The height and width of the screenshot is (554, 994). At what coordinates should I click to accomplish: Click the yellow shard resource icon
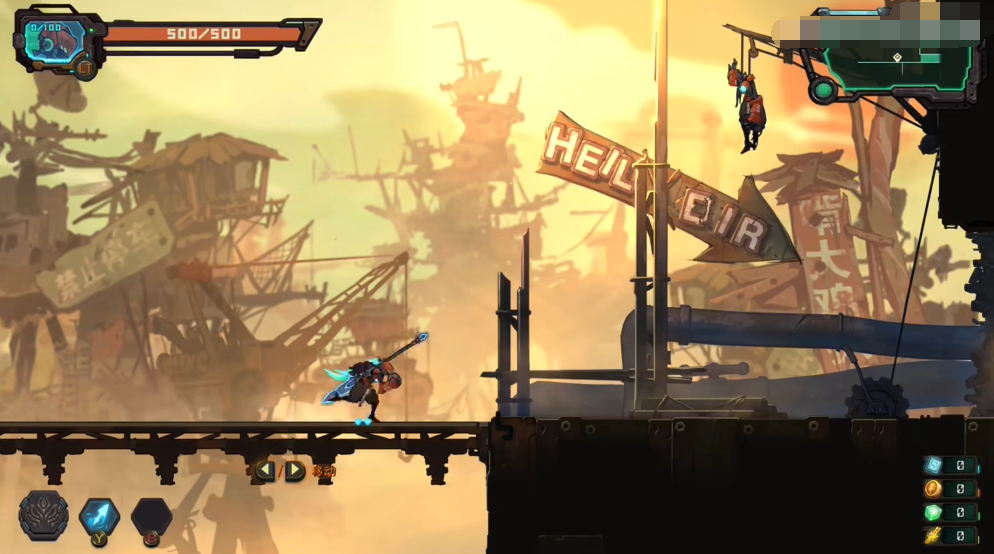tap(932, 536)
